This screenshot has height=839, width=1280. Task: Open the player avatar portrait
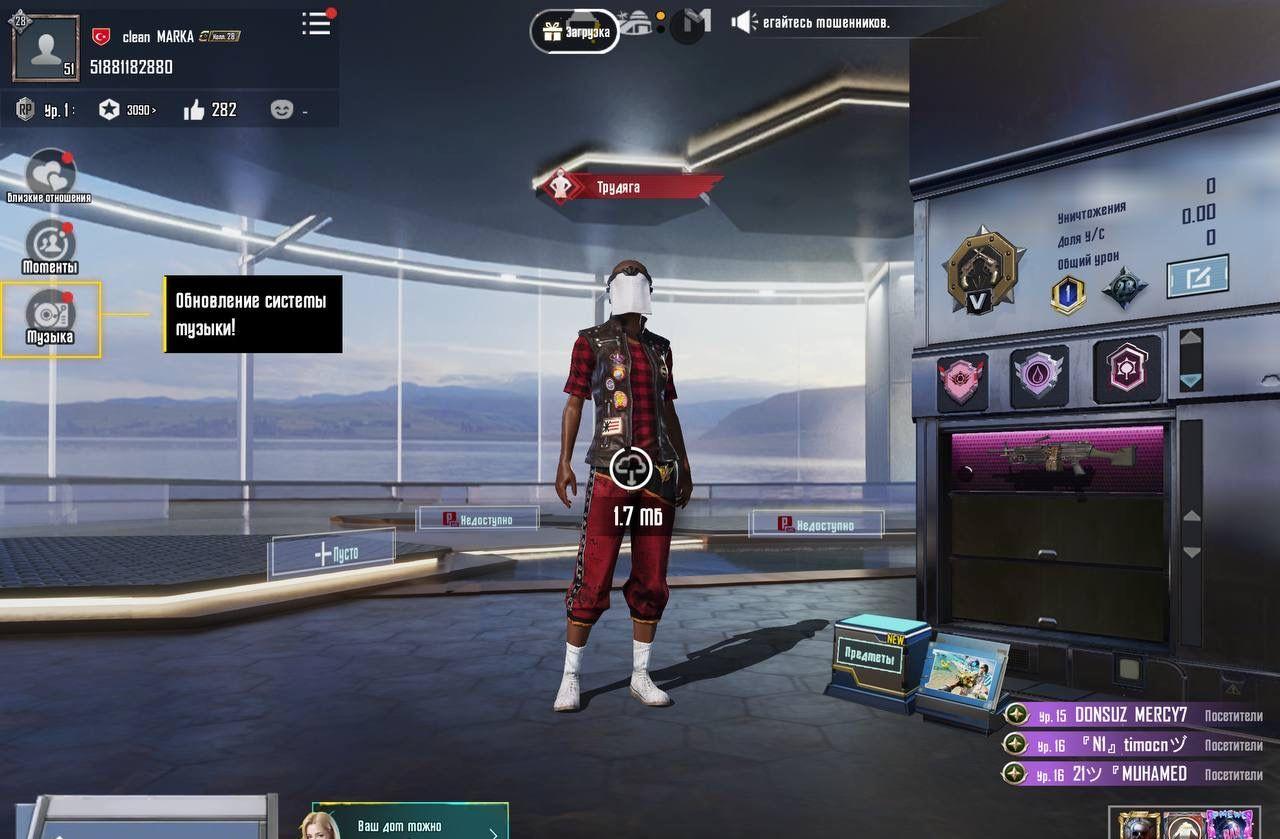[45, 47]
